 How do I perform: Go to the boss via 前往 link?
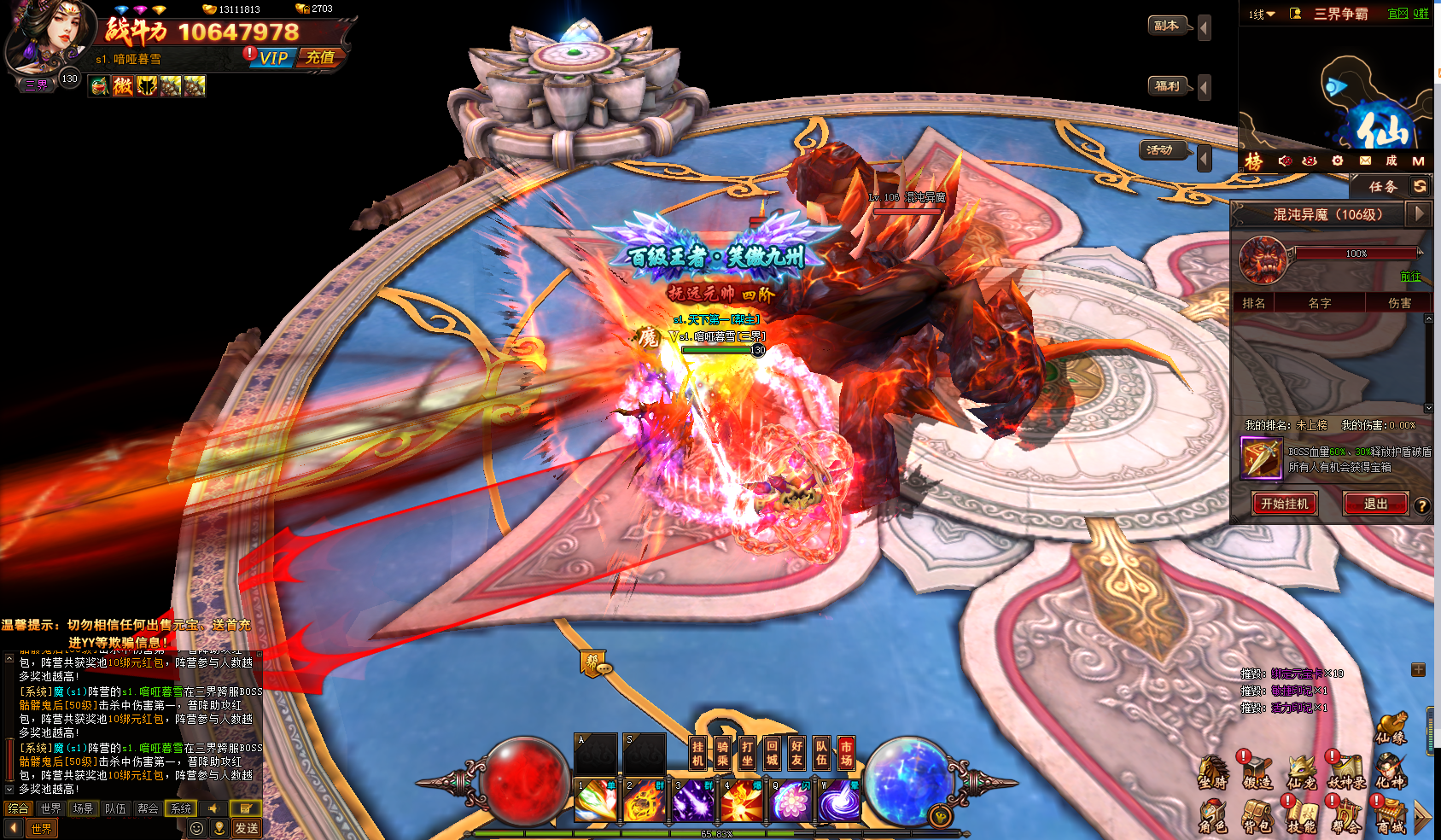(x=1410, y=277)
